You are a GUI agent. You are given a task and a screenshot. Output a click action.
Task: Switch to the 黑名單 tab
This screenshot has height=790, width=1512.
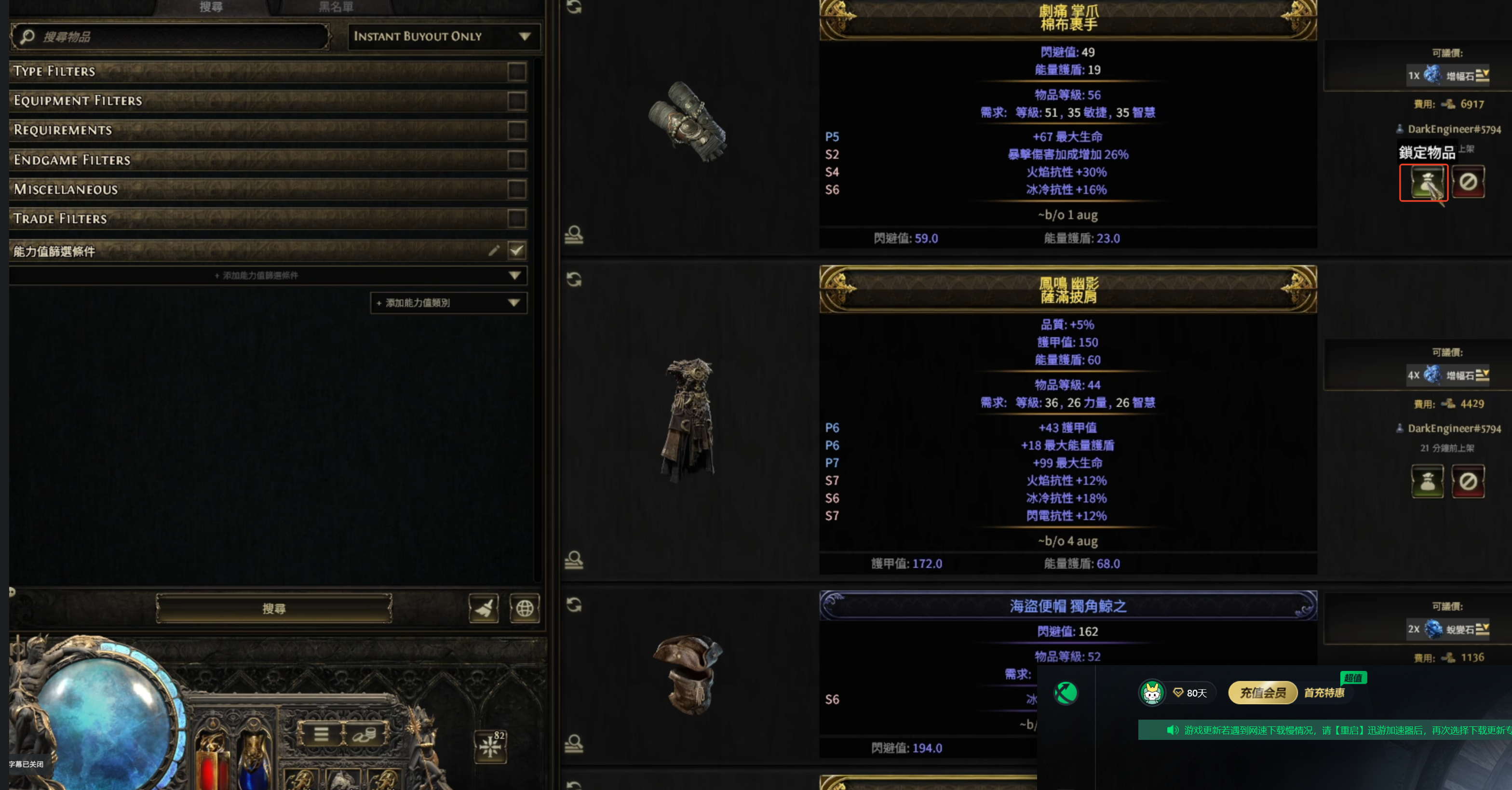tap(336, 7)
